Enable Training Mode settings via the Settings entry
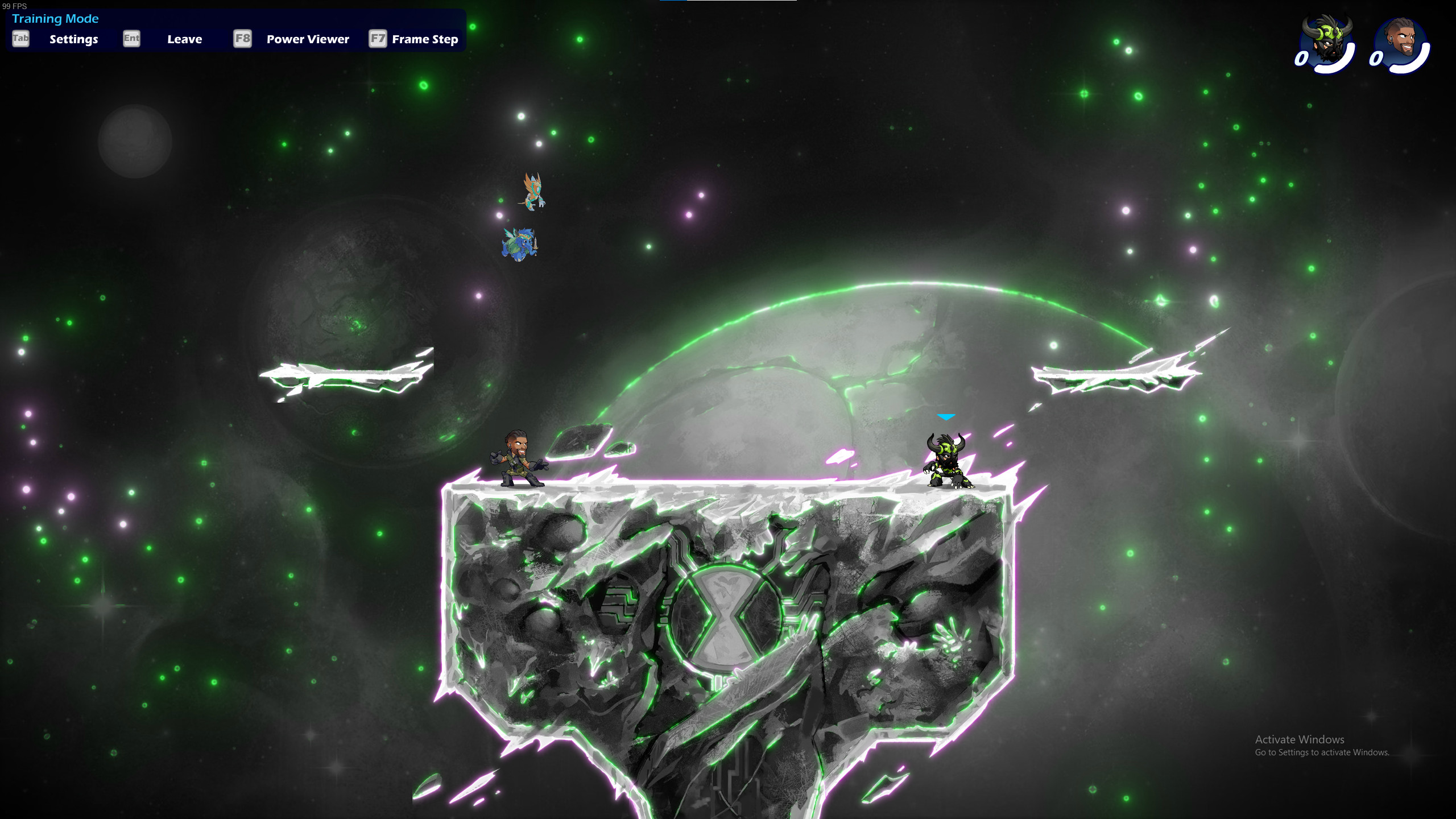1456x819 pixels. 73,39
